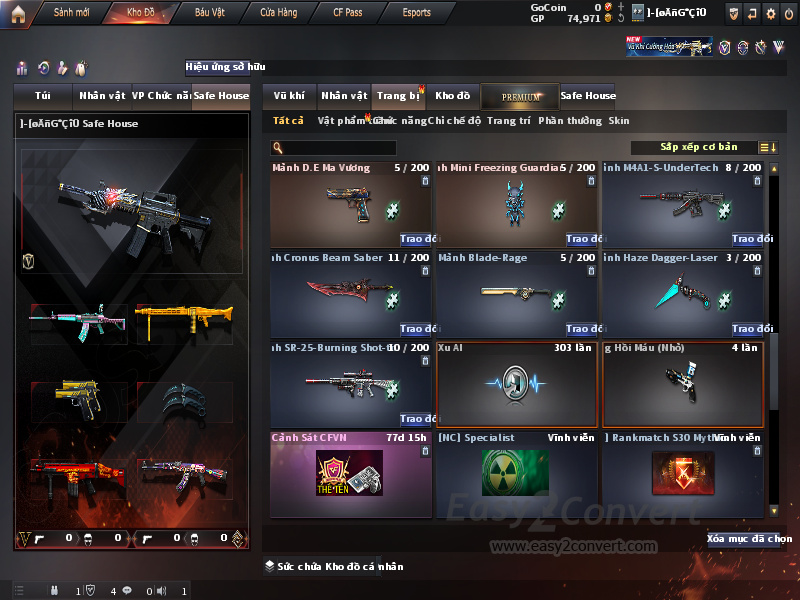Click the power exit button
The width and height of the screenshot is (800, 600).
788,13
